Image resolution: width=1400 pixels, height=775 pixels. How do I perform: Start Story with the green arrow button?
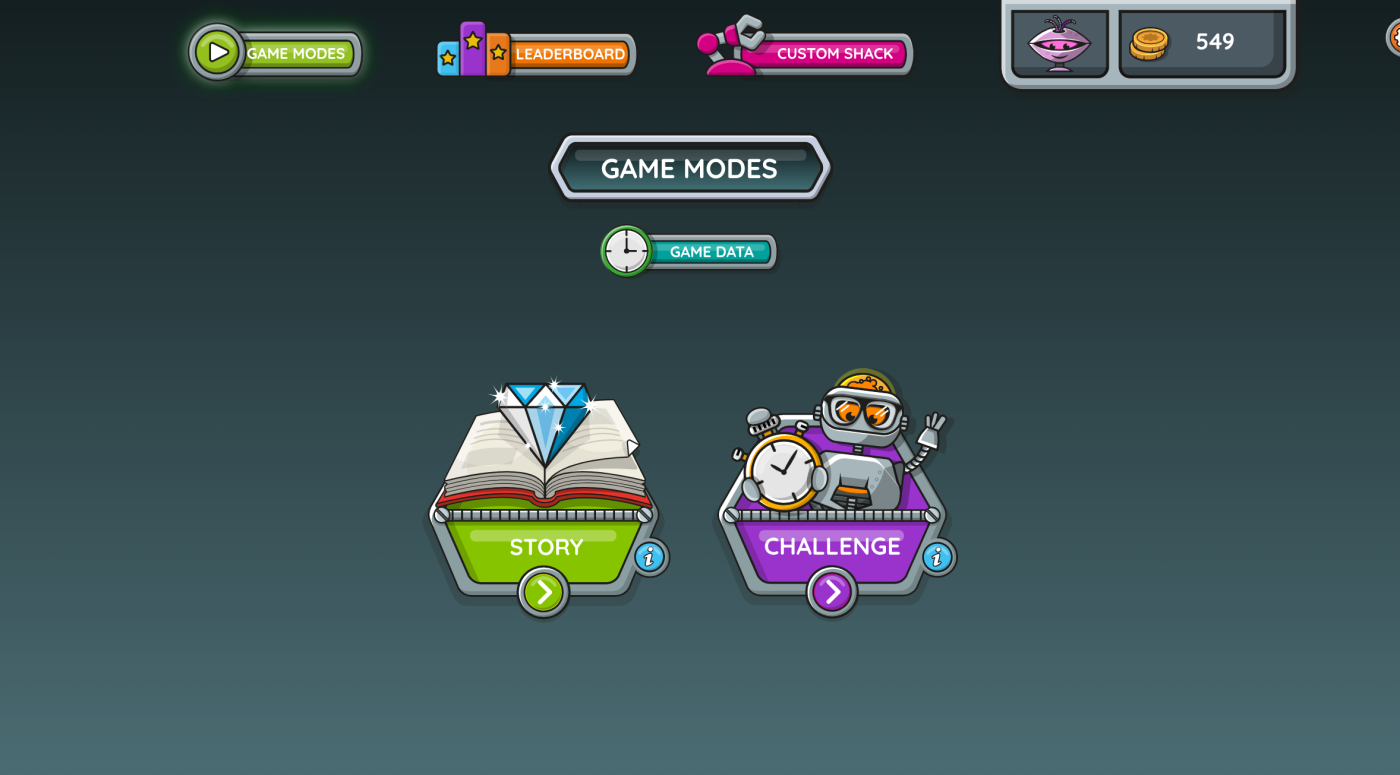543,592
